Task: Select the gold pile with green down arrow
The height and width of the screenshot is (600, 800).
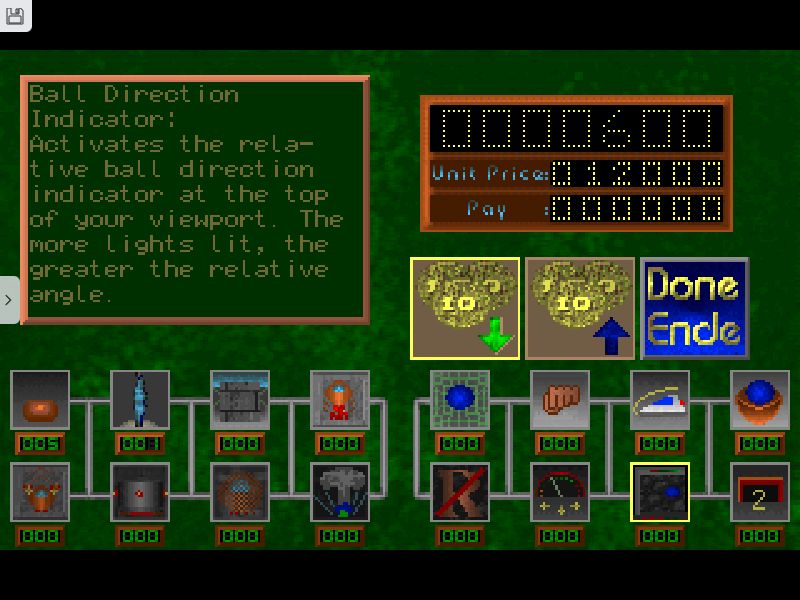Action: [x=465, y=308]
